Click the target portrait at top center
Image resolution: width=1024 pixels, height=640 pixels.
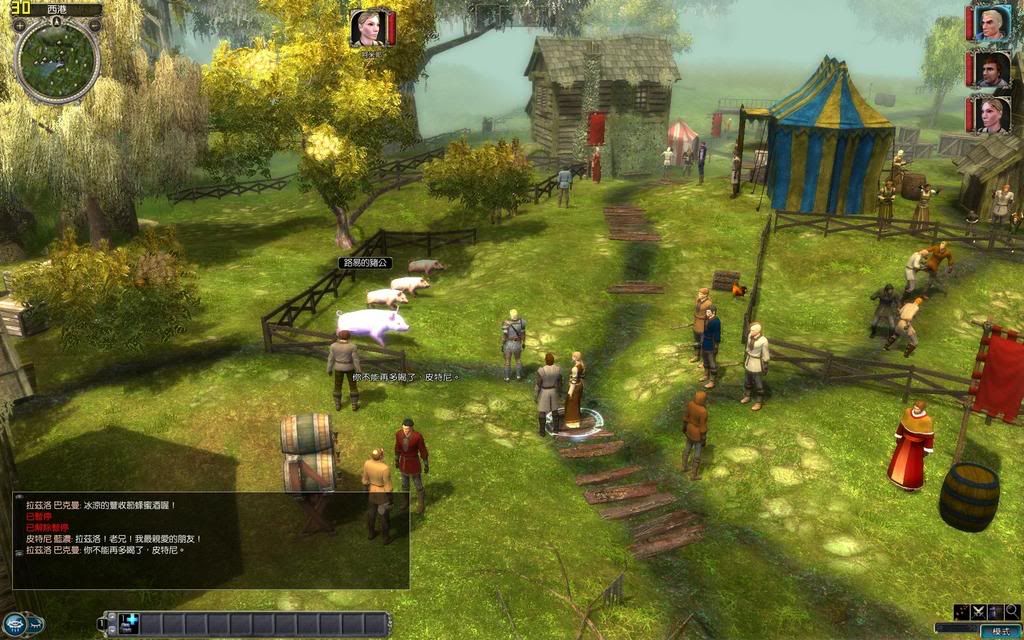point(368,27)
